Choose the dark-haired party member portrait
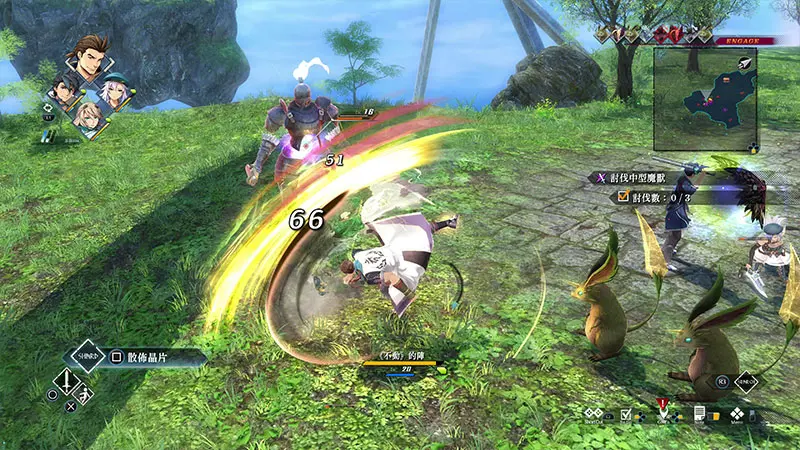Image resolution: width=800 pixels, height=450 pixels. pyautogui.click(x=65, y=91)
